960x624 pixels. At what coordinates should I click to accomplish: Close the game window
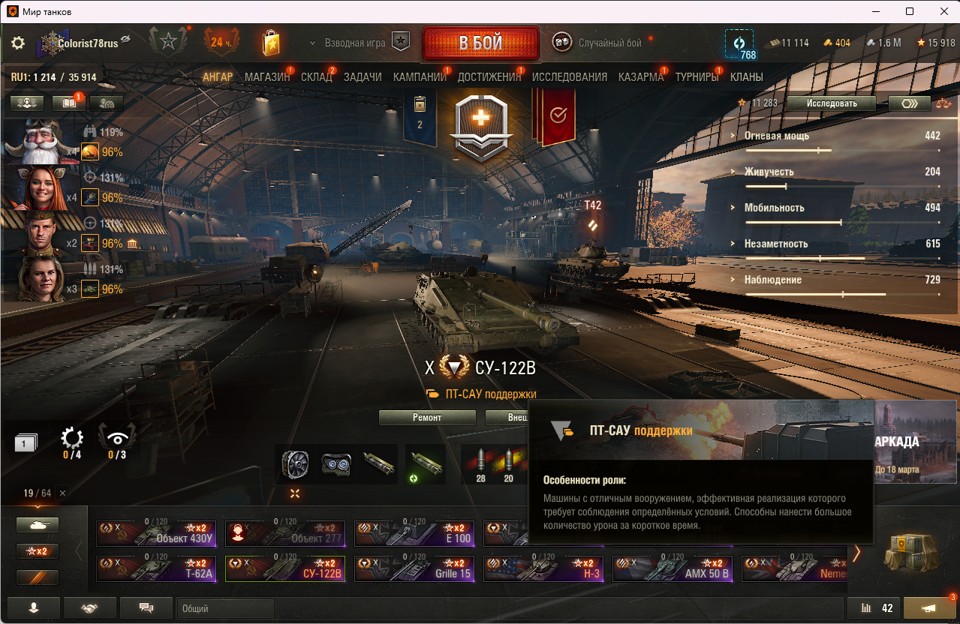pyautogui.click(x=941, y=11)
